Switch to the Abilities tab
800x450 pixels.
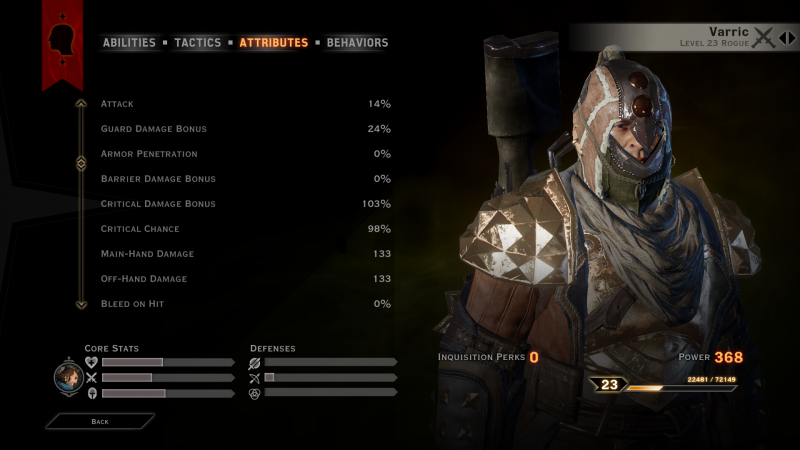[x=129, y=43]
